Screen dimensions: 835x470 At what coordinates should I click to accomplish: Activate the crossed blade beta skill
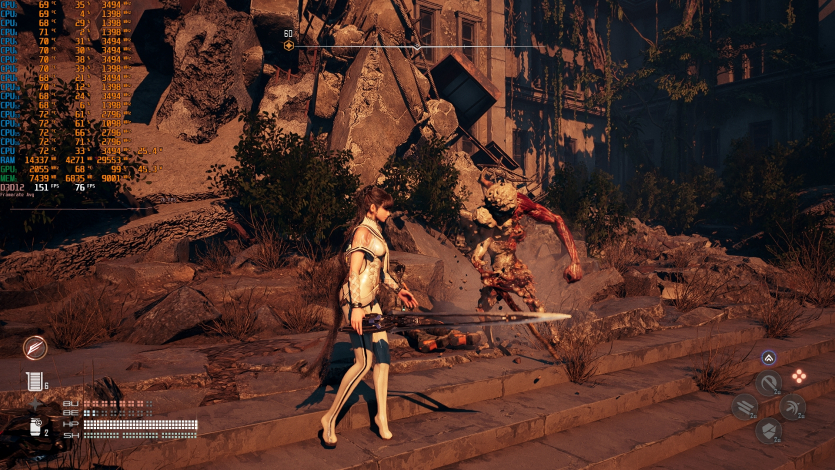tap(793, 406)
